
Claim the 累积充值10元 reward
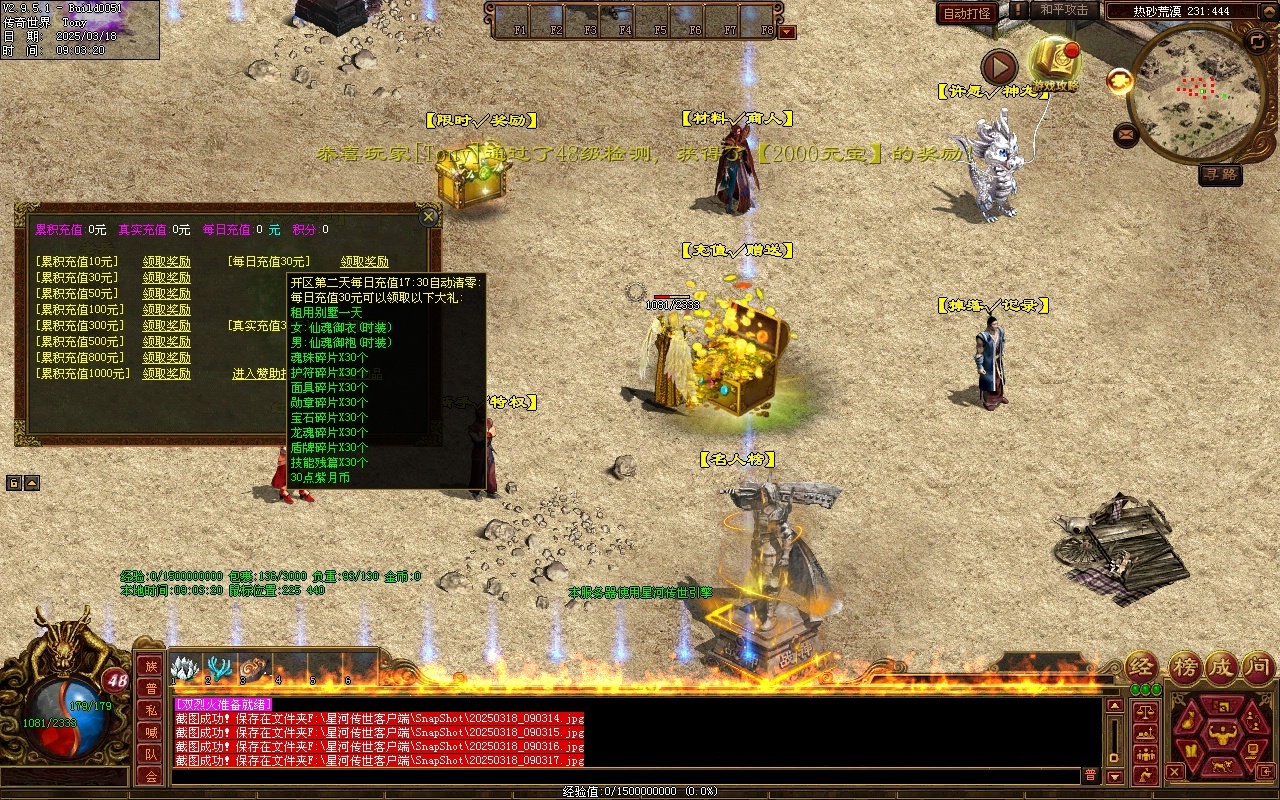pyautogui.click(x=166, y=262)
